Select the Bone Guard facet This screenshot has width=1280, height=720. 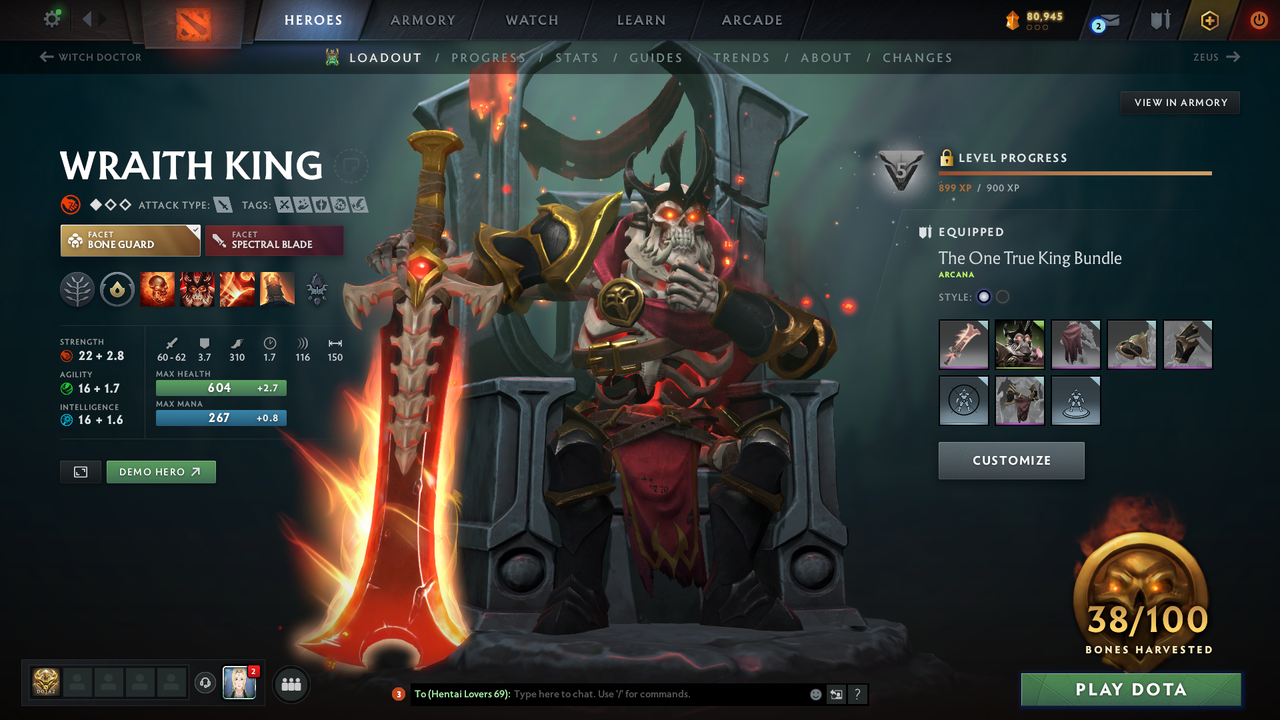130,240
